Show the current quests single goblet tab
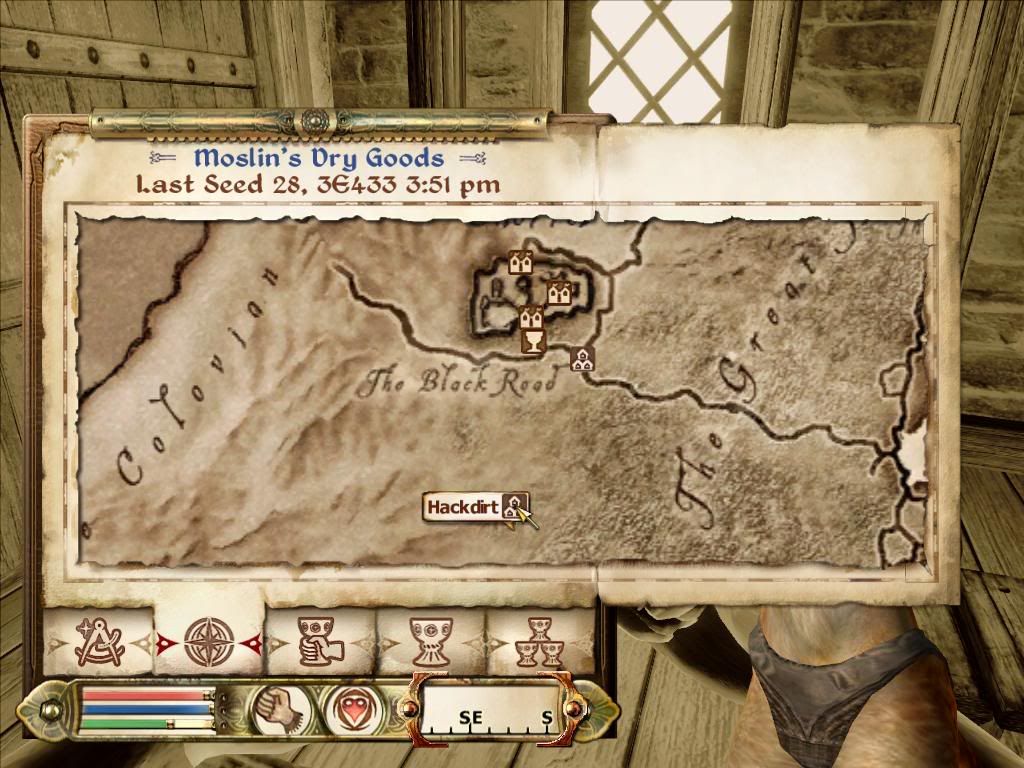1024x768 pixels. 431,640
